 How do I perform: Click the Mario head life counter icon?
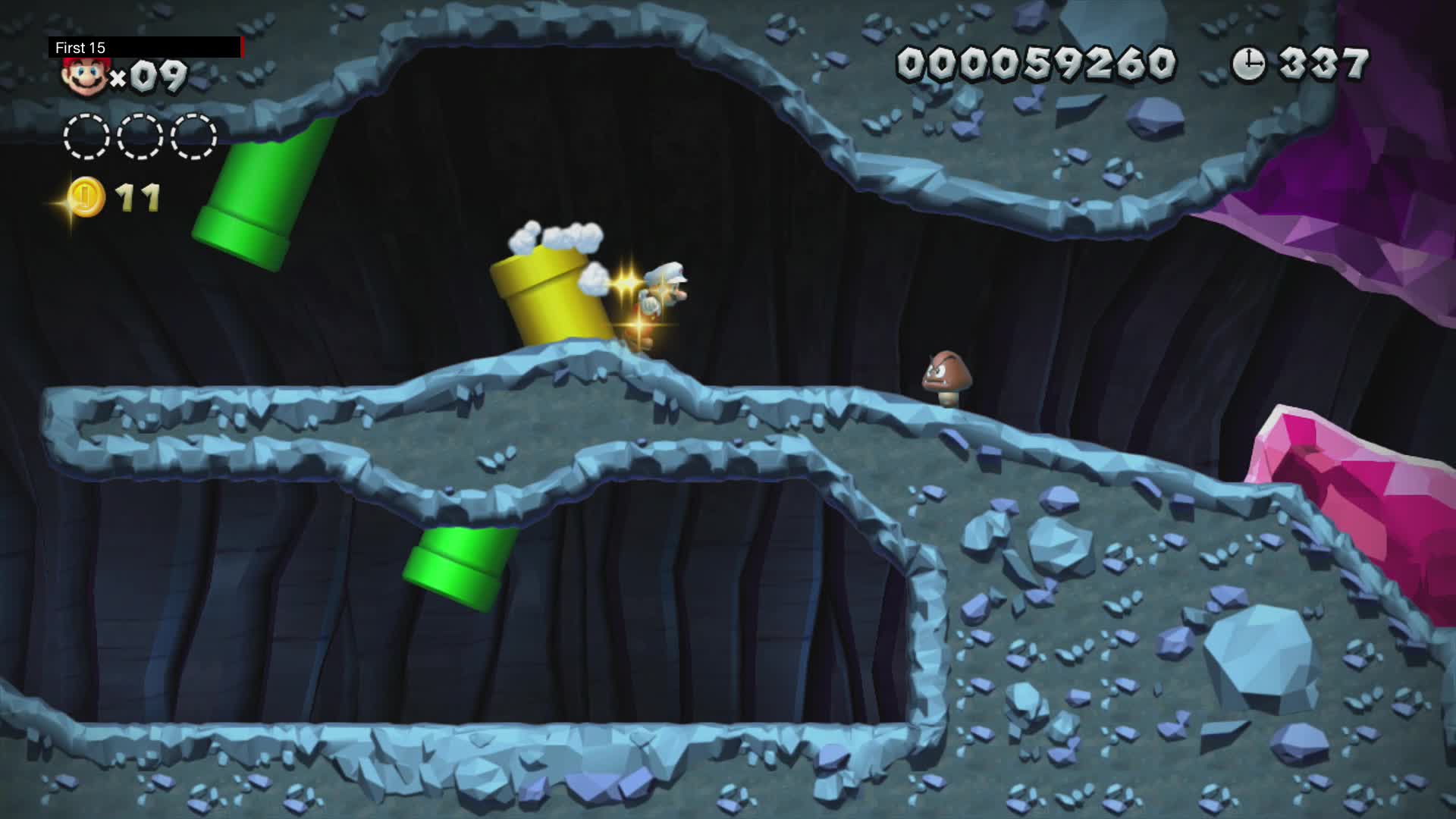click(x=86, y=74)
